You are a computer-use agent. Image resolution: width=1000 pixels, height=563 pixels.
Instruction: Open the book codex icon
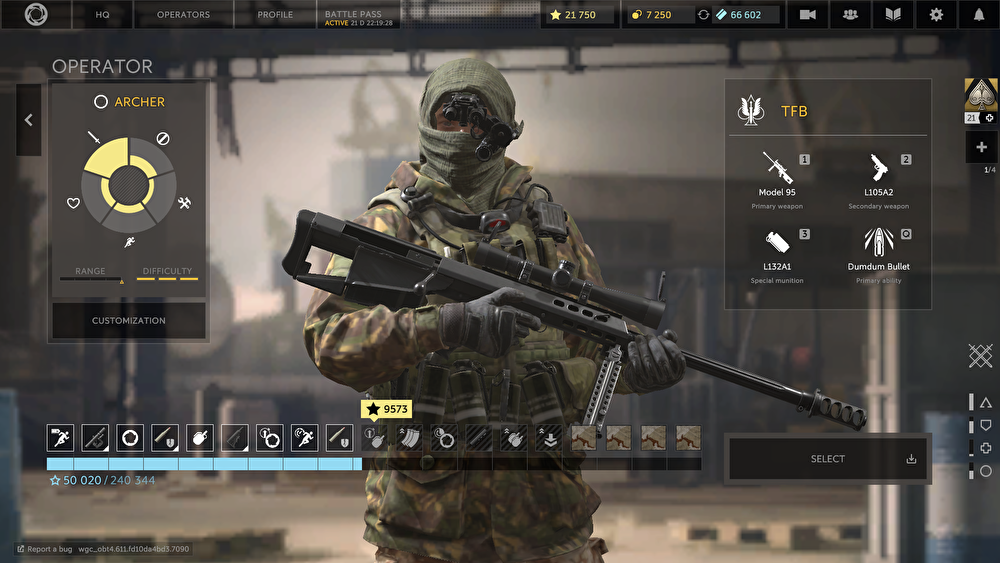[x=893, y=15]
